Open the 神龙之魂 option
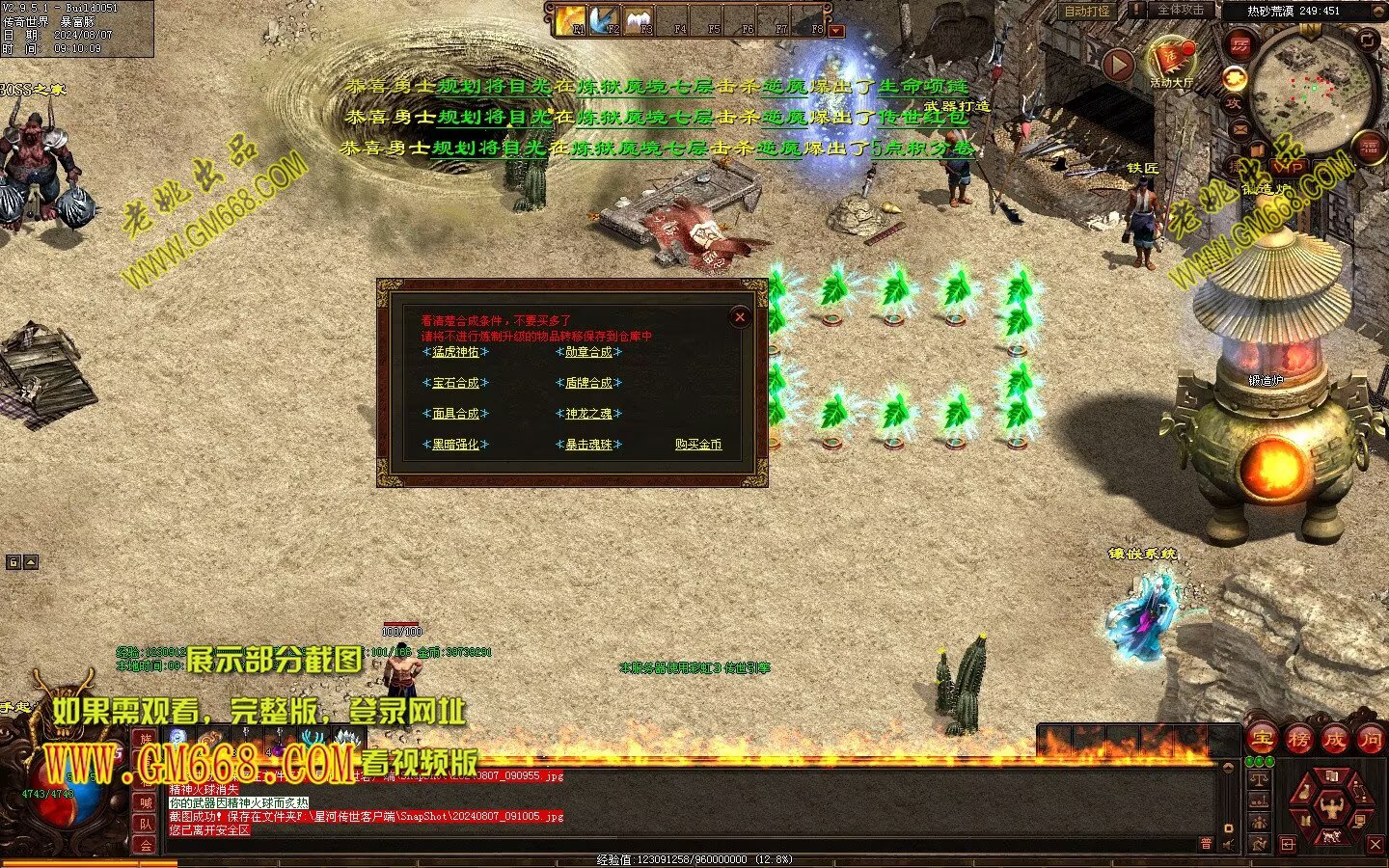Image resolution: width=1389 pixels, height=868 pixels. (x=588, y=414)
